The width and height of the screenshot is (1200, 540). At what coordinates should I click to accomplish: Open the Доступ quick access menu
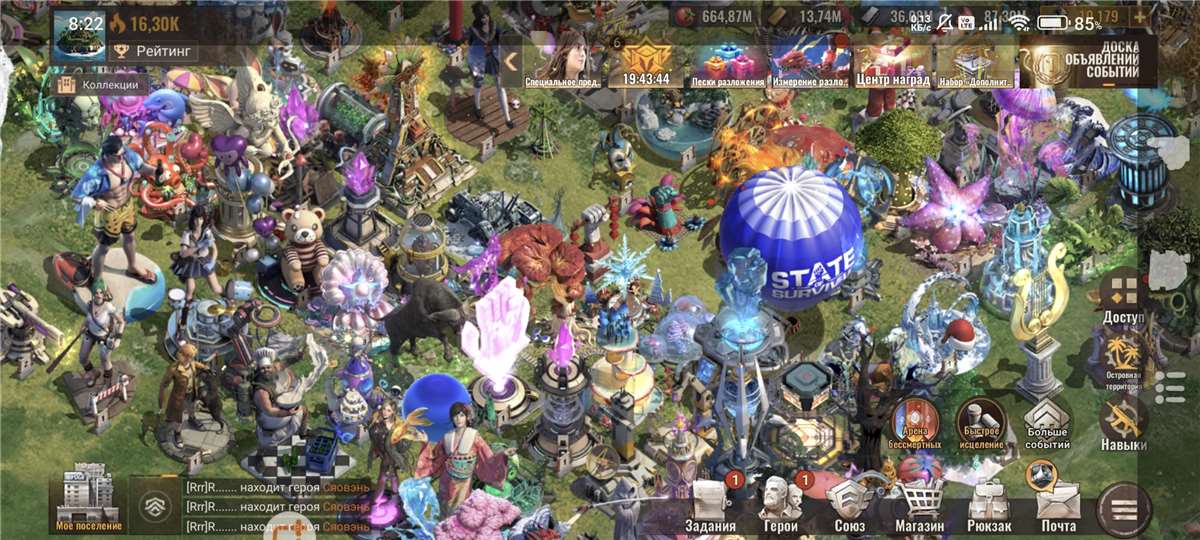(1123, 297)
